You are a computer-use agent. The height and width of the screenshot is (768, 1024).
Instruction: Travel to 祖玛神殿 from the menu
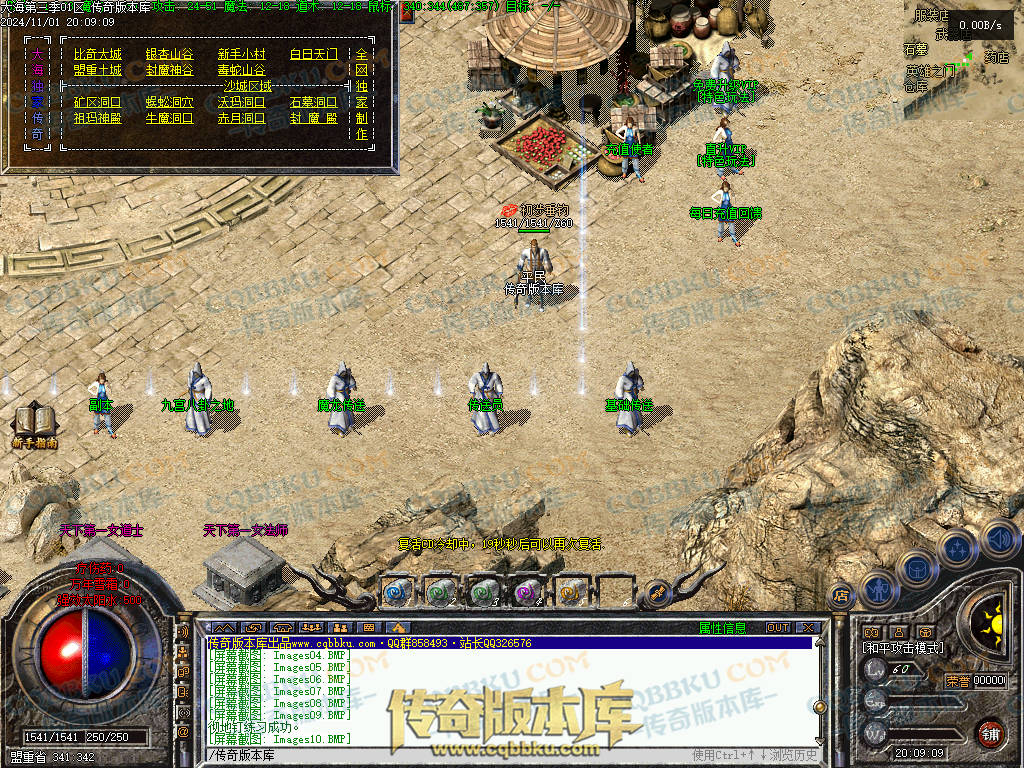click(x=97, y=118)
